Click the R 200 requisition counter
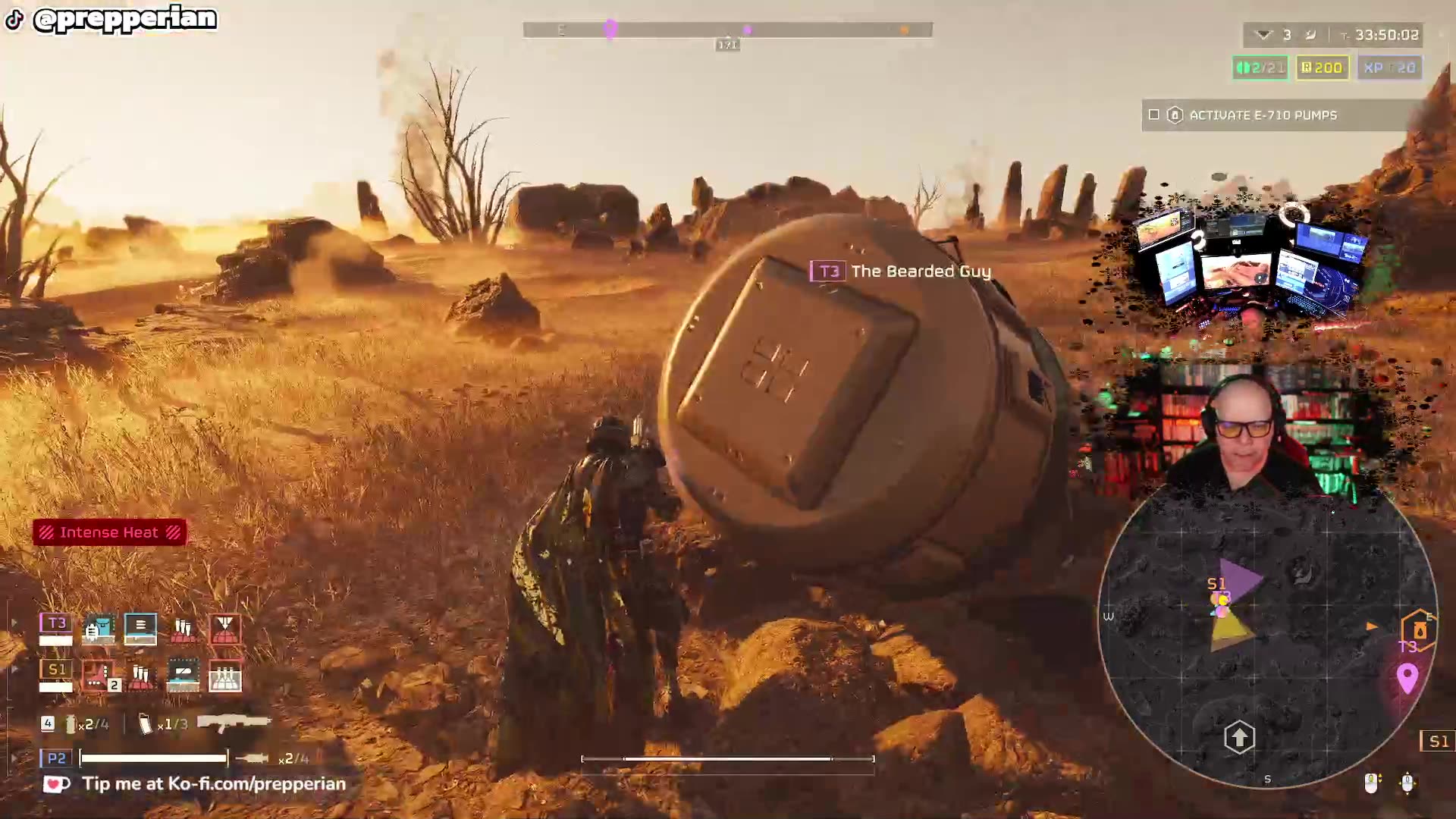Screen dimensions: 1456x819 [1321, 67]
